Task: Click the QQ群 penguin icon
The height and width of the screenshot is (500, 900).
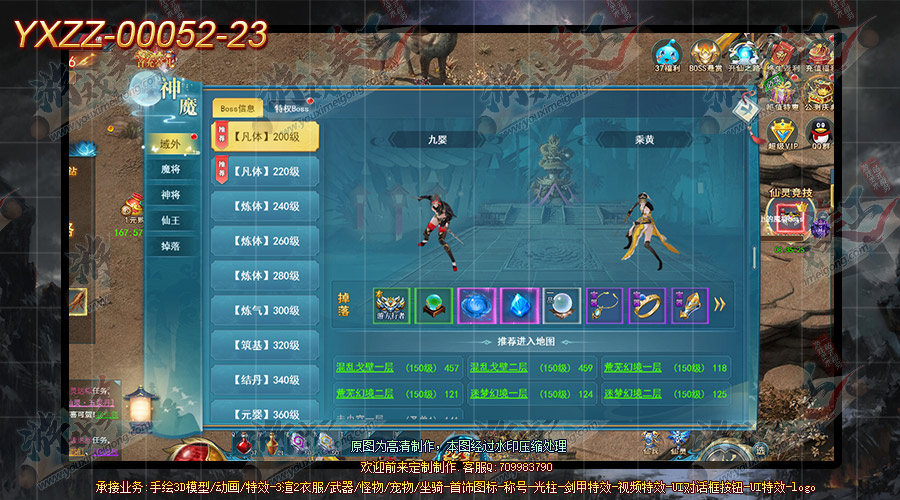Action: click(x=822, y=133)
